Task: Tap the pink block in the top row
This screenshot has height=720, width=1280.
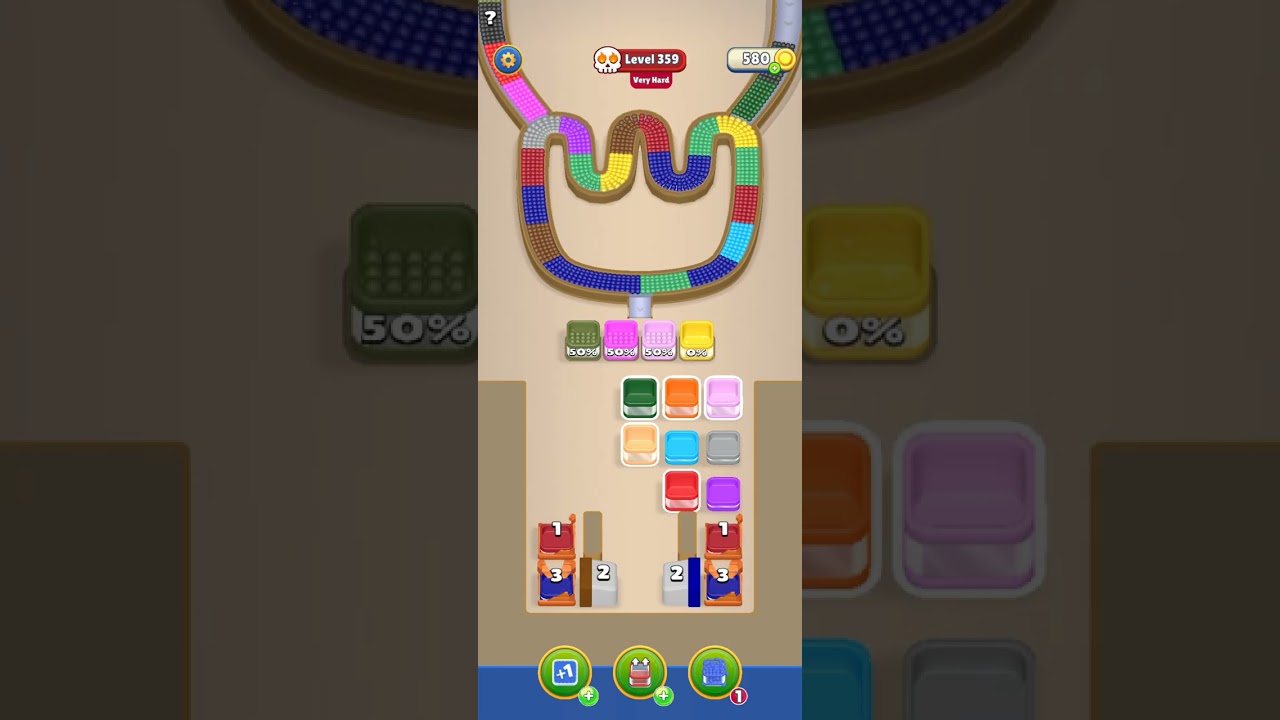Action: [x=724, y=397]
